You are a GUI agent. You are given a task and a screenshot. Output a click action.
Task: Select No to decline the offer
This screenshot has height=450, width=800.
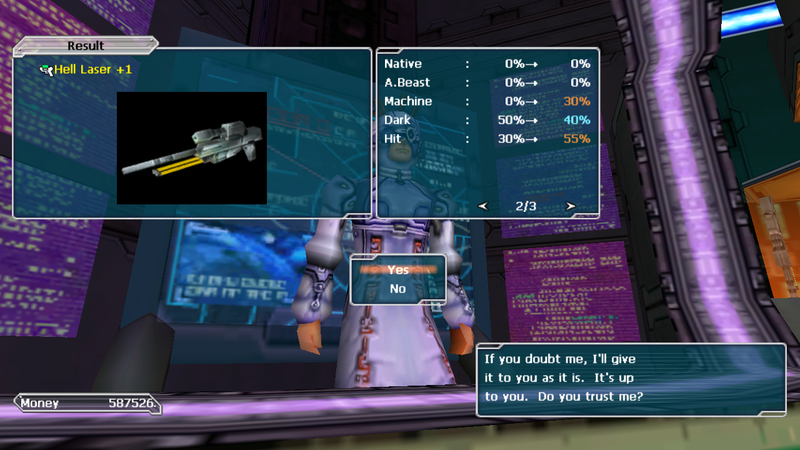point(398,289)
